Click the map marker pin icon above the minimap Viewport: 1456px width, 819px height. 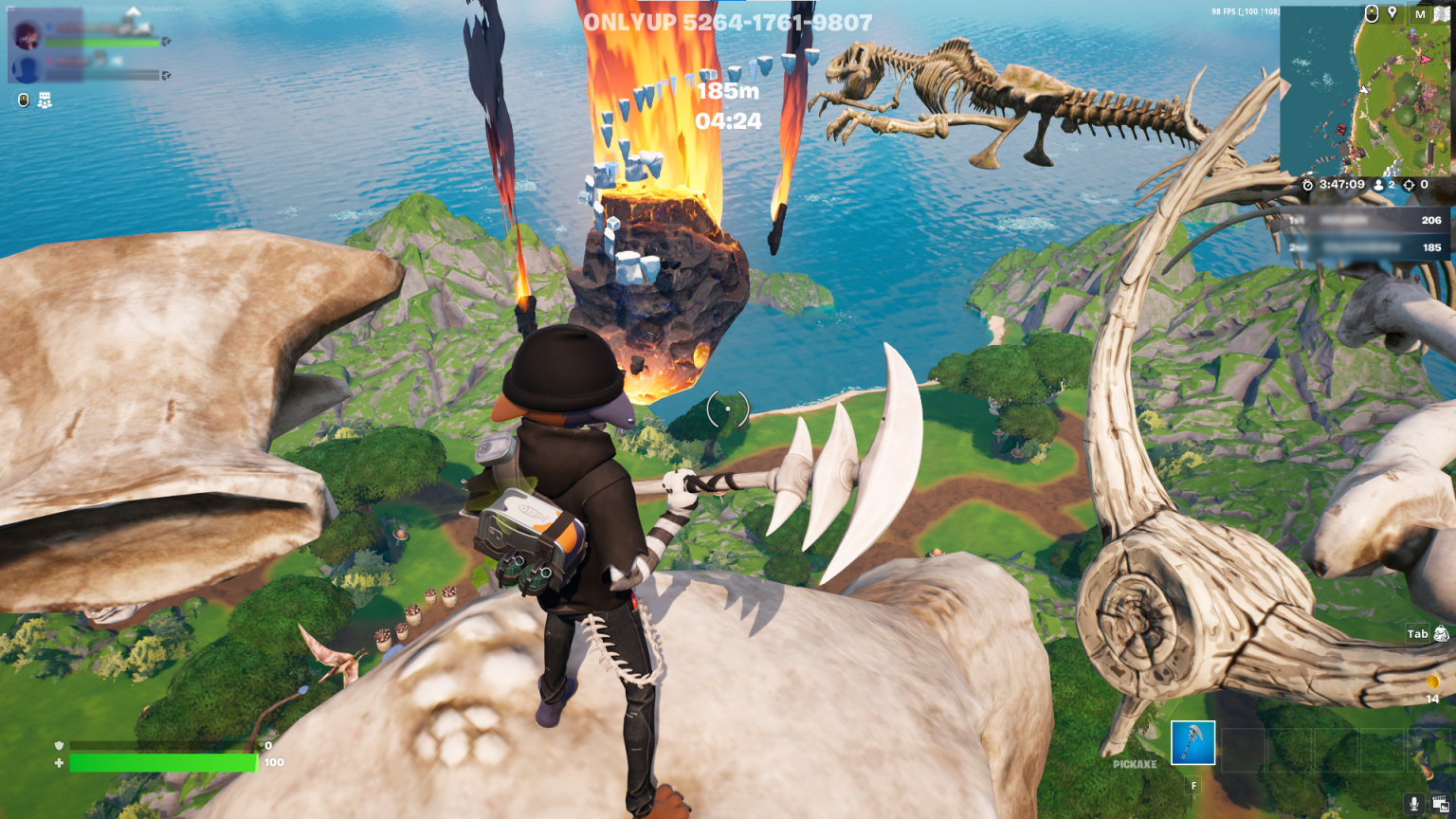[1392, 13]
